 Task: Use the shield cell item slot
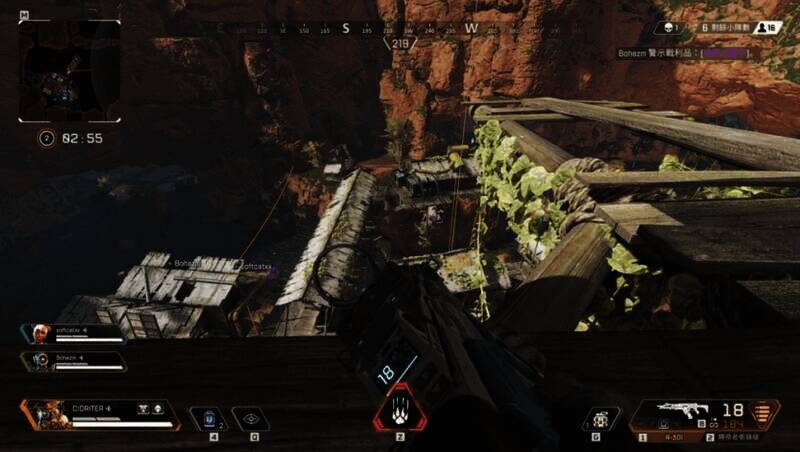pos(207,419)
